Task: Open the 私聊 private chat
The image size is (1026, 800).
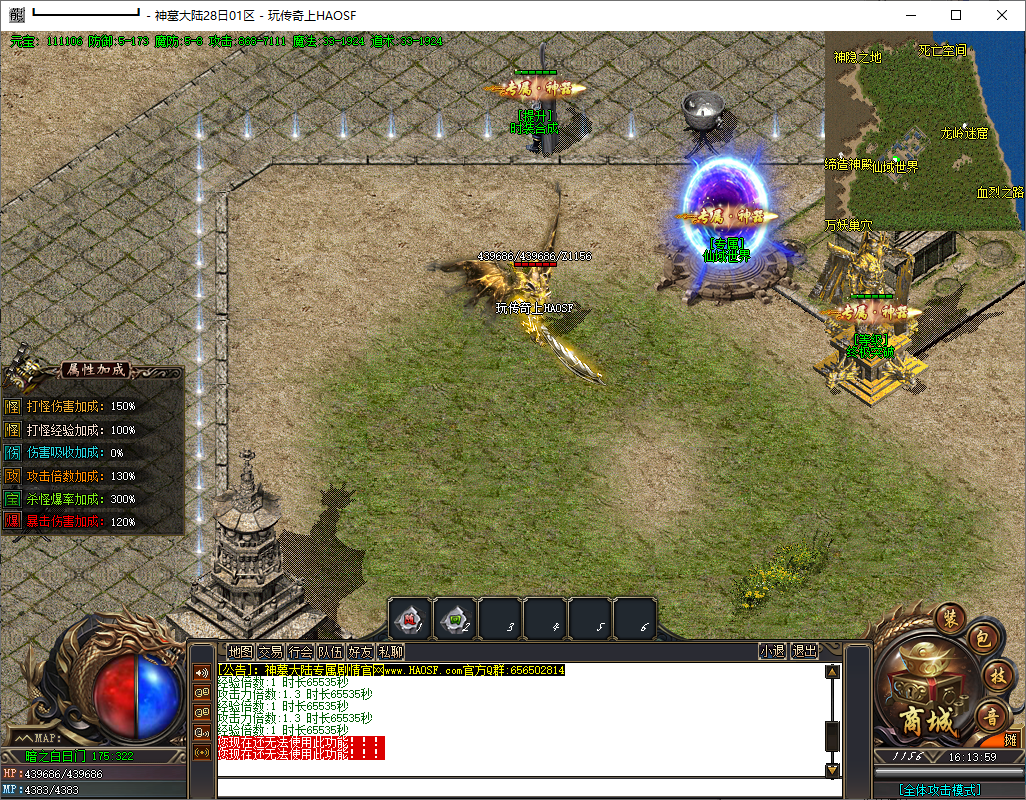Action: pyautogui.click(x=390, y=651)
